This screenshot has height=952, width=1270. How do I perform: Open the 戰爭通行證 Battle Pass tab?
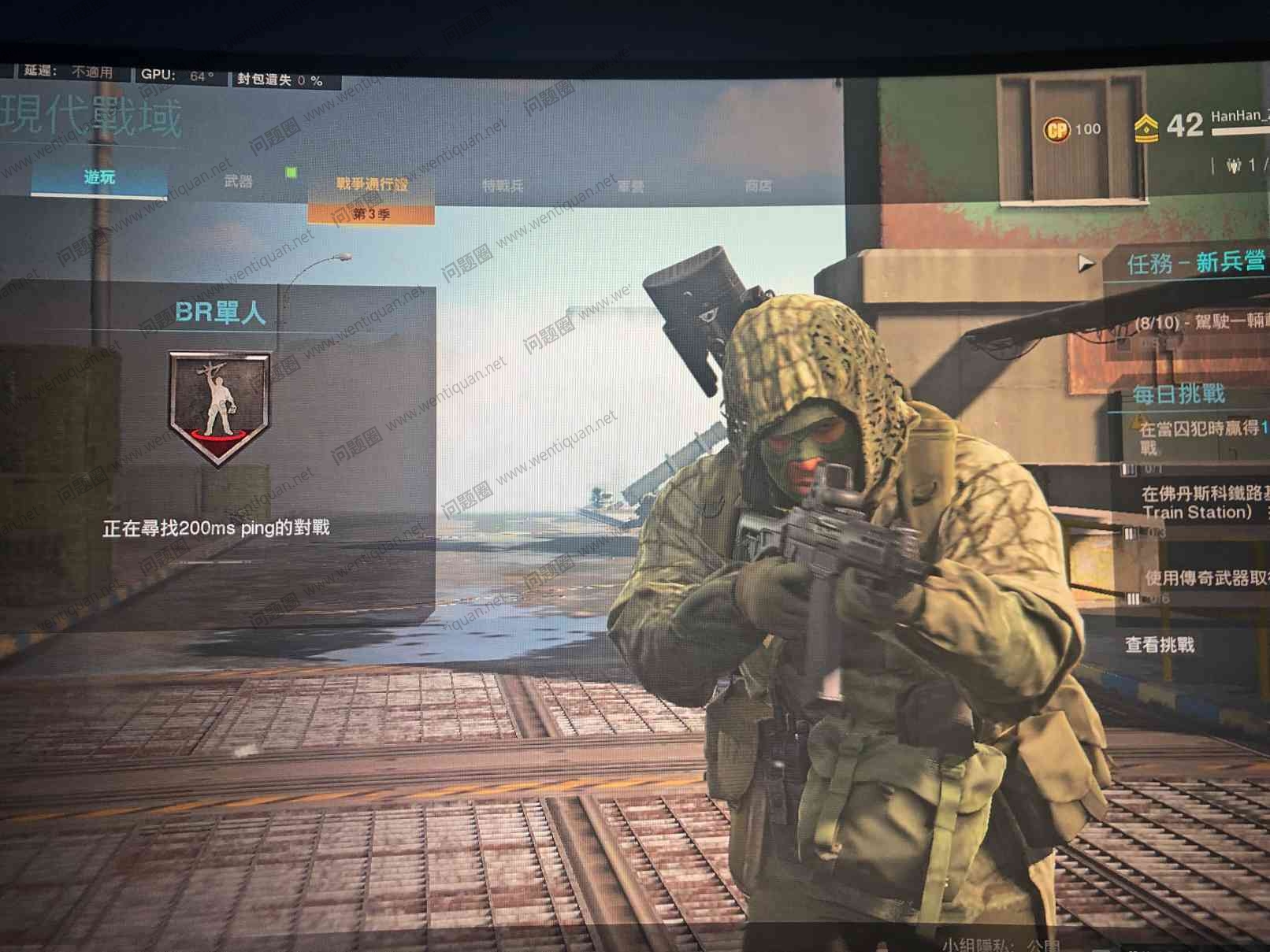tap(372, 184)
